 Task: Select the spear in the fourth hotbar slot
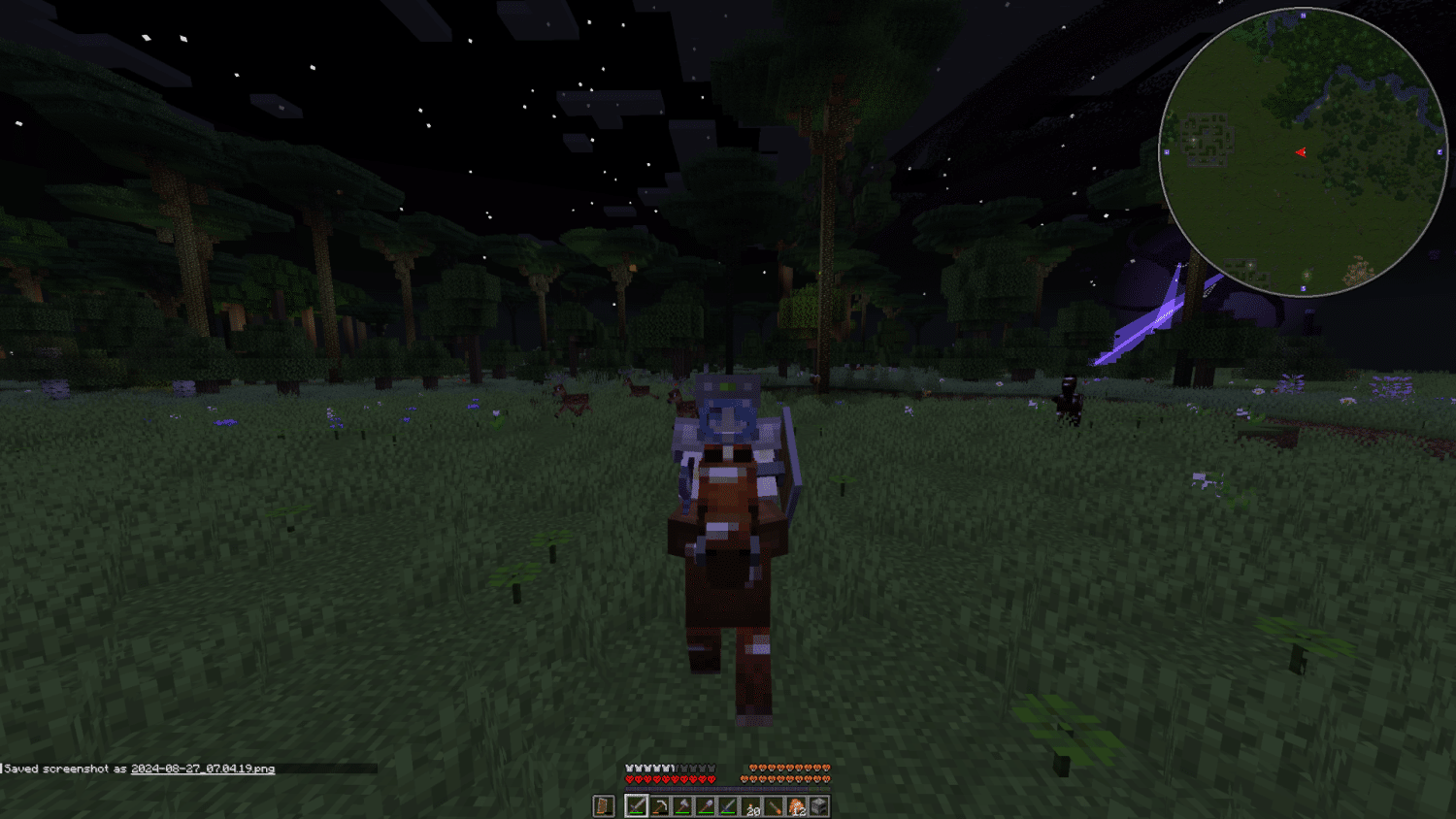pyautogui.click(x=706, y=805)
